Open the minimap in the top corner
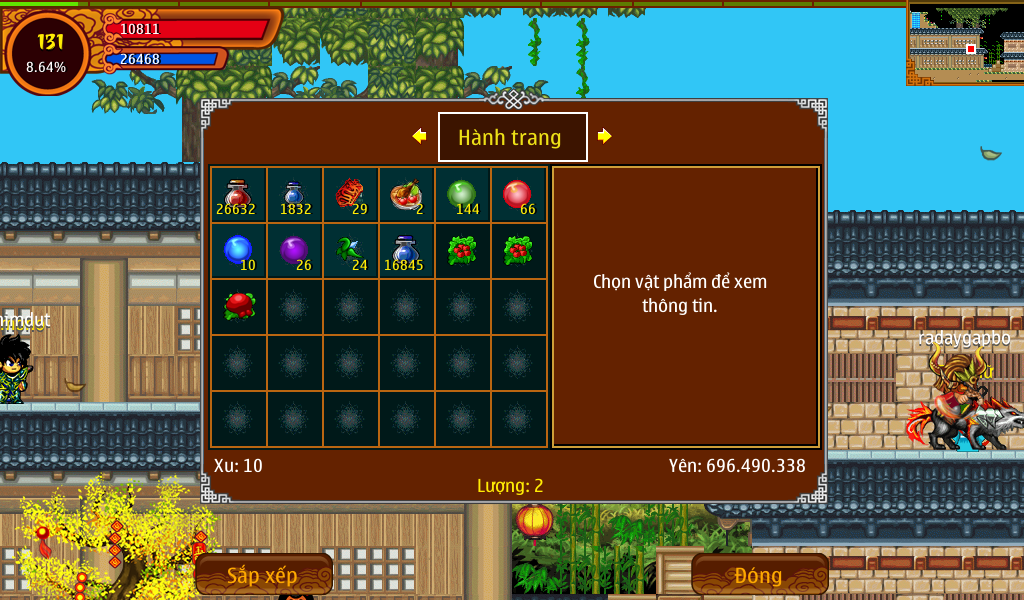 tap(965, 43)
